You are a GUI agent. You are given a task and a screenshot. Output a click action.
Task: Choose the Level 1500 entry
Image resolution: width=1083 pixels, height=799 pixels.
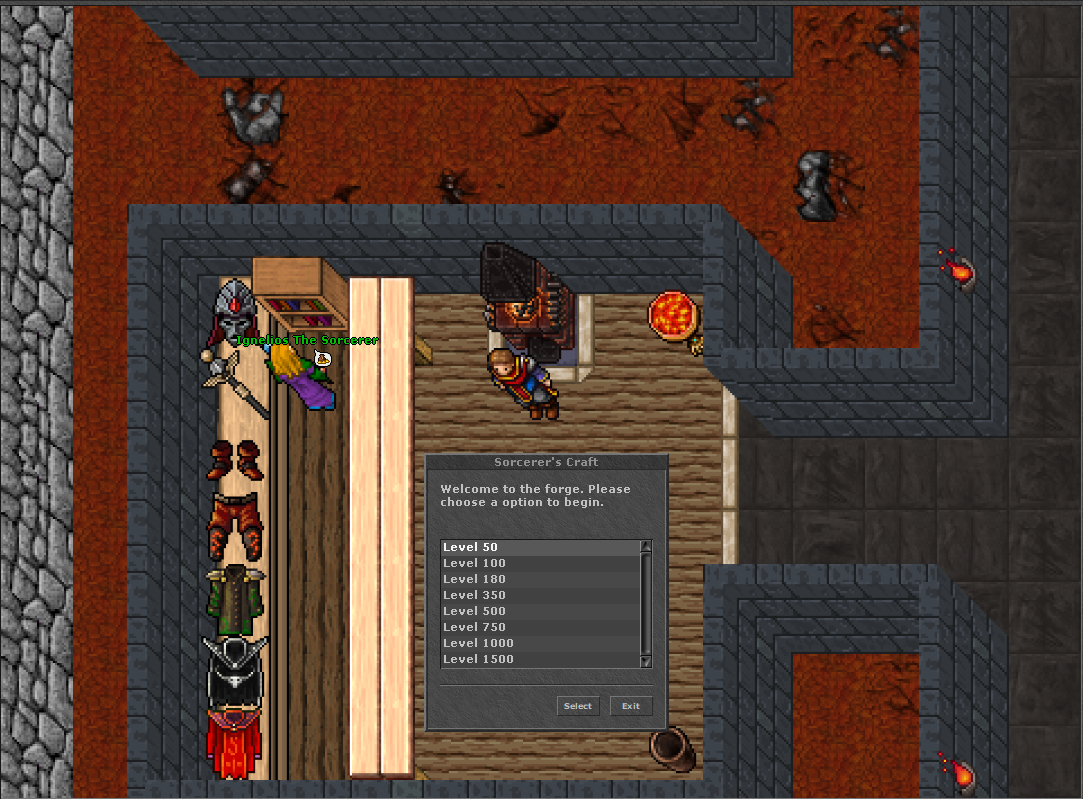(x=539, y=659)
